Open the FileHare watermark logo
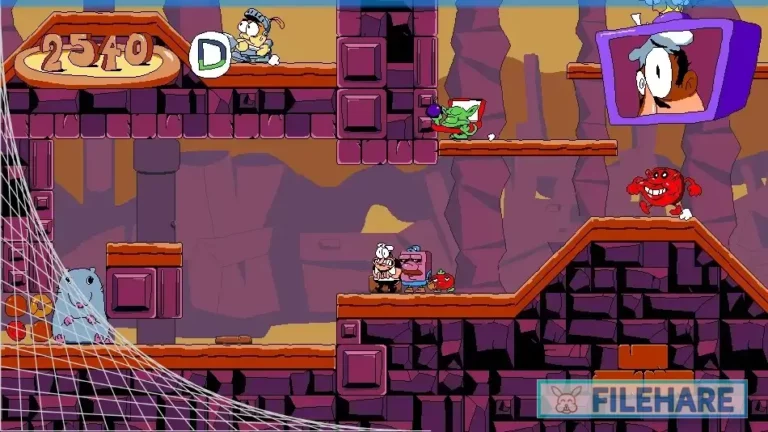768x432 pixels. pos(641,398)
